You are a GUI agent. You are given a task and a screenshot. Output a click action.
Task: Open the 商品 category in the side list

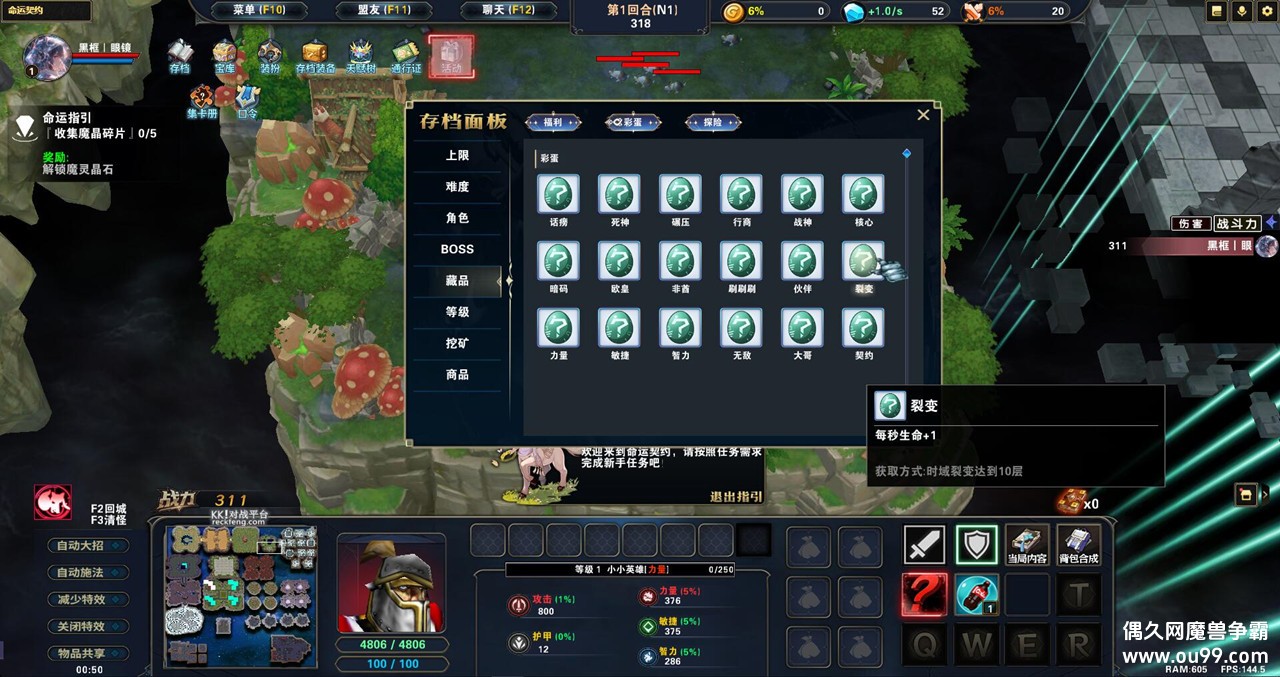pos(457,374)
